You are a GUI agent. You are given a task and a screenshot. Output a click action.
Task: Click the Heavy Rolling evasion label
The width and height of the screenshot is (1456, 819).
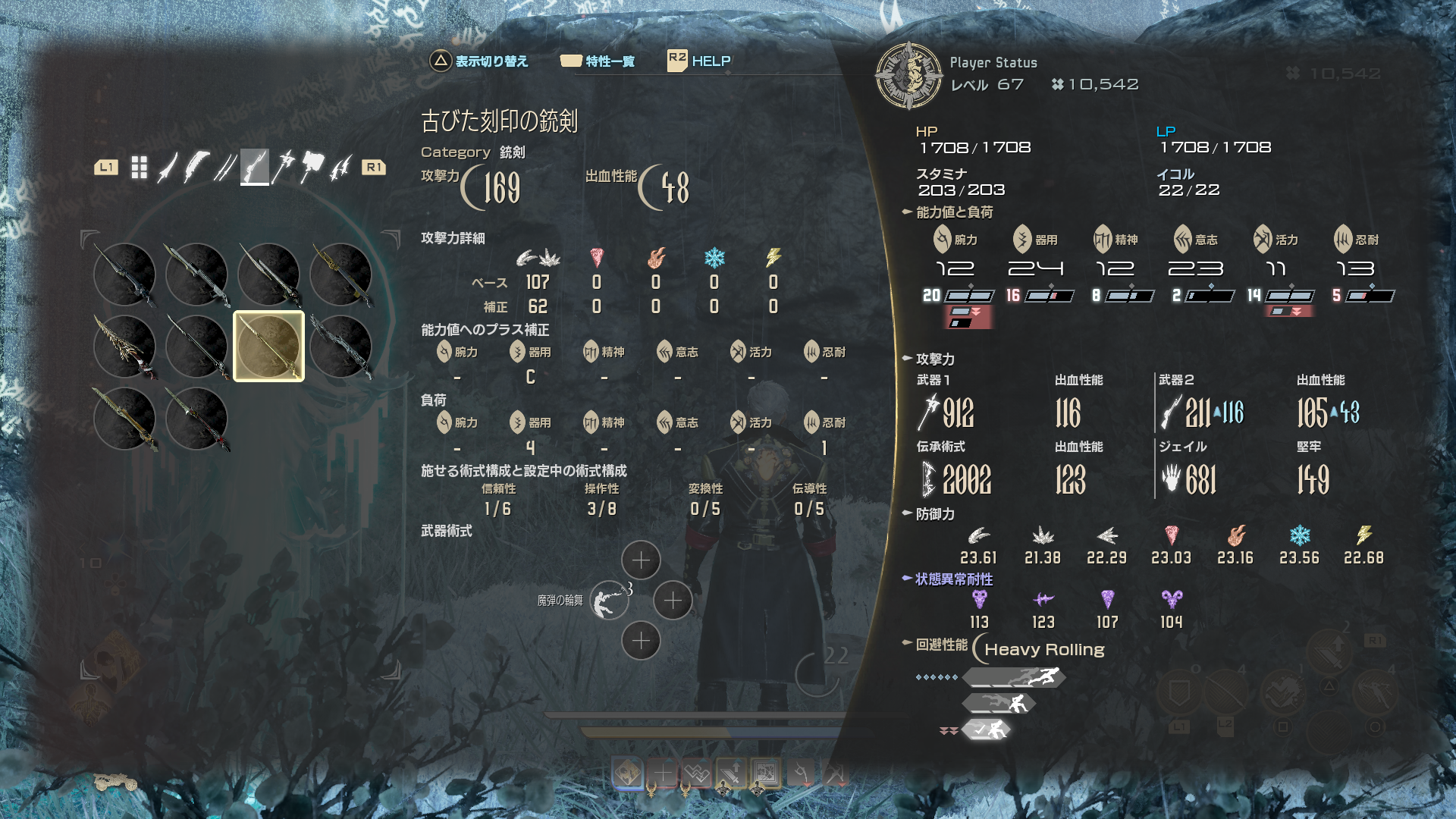tap(1043, 650)
